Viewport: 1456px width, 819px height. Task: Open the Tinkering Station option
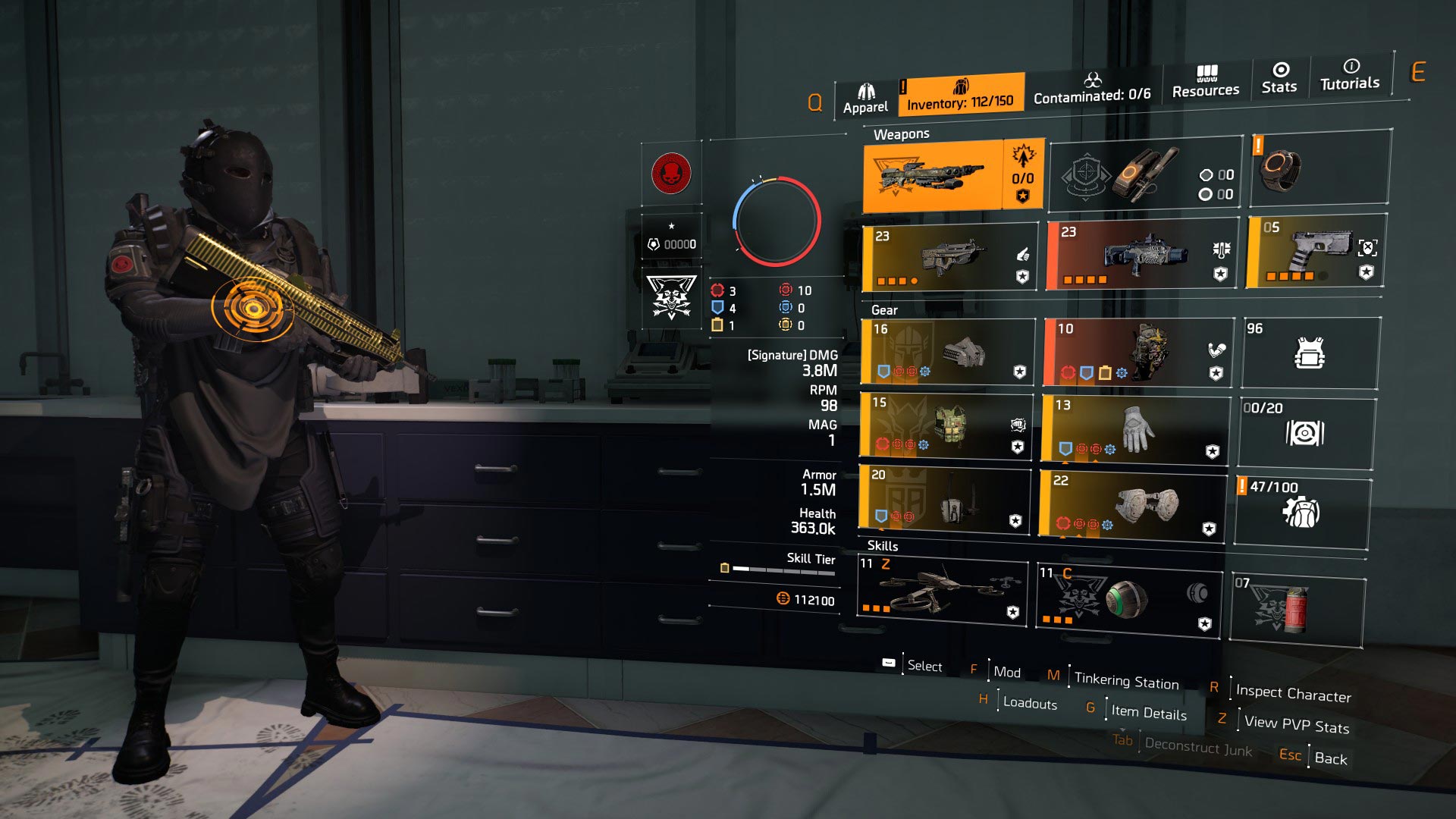tap(1125, 680)
